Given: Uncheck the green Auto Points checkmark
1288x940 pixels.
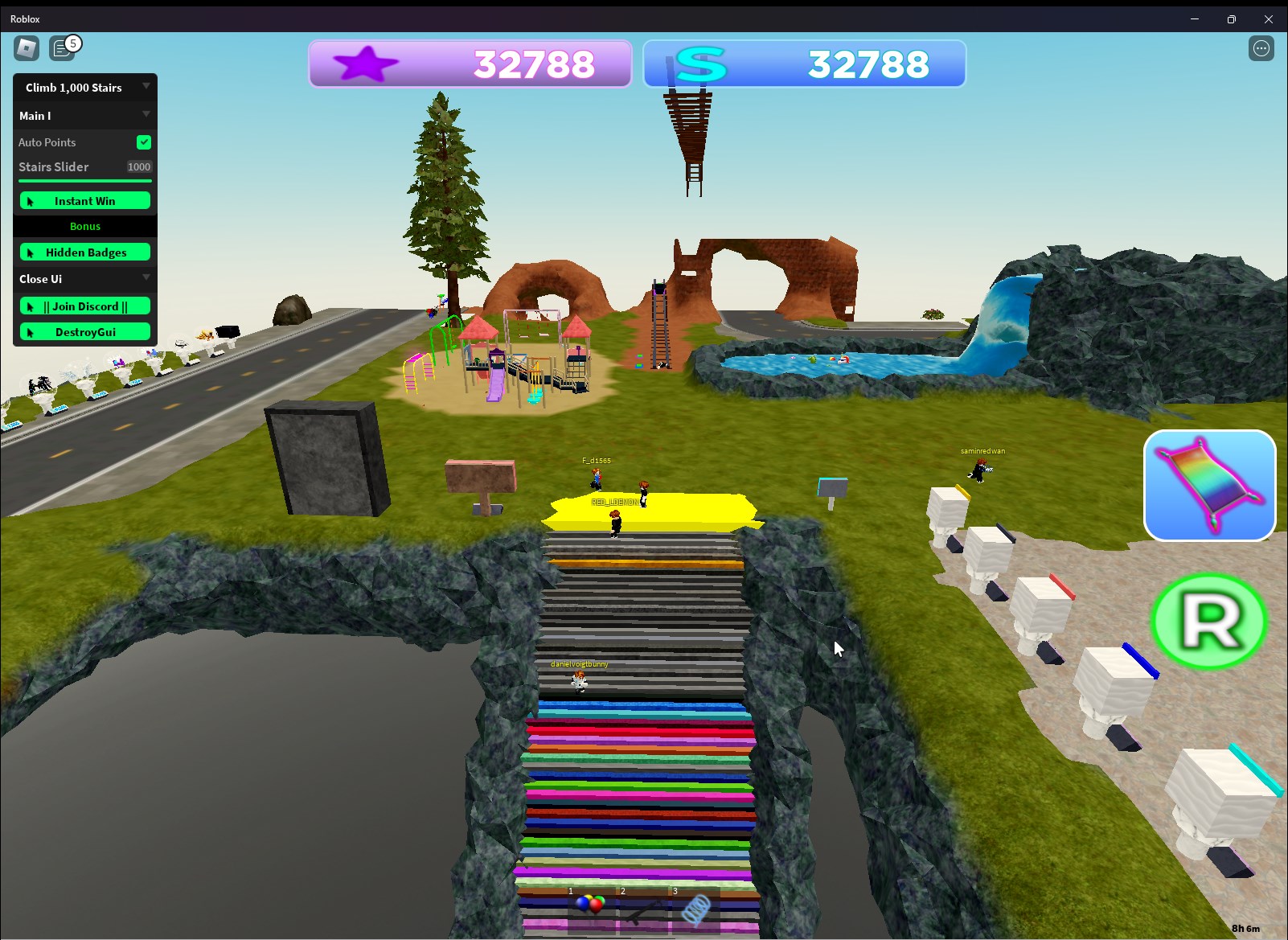Looking at the screenshot, I should 143,142.
